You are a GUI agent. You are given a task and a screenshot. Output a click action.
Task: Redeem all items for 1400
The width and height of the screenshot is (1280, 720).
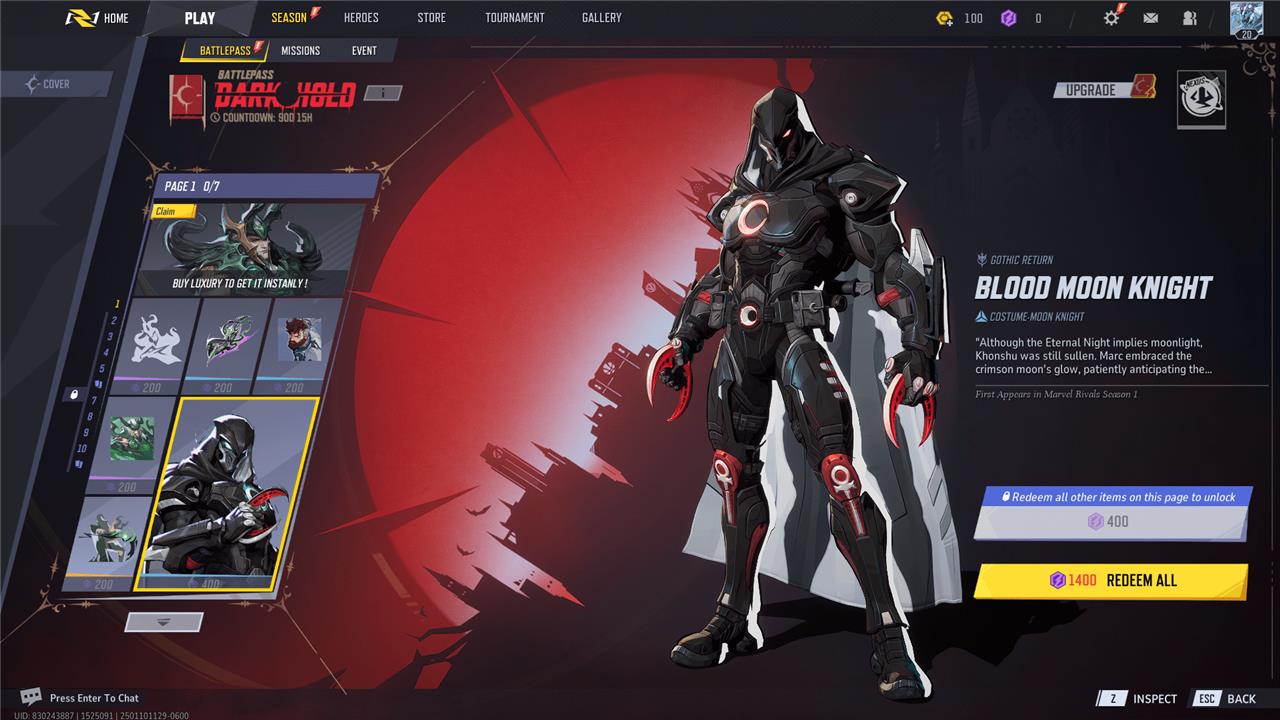pyautogui.click(x=1111, y=580)
